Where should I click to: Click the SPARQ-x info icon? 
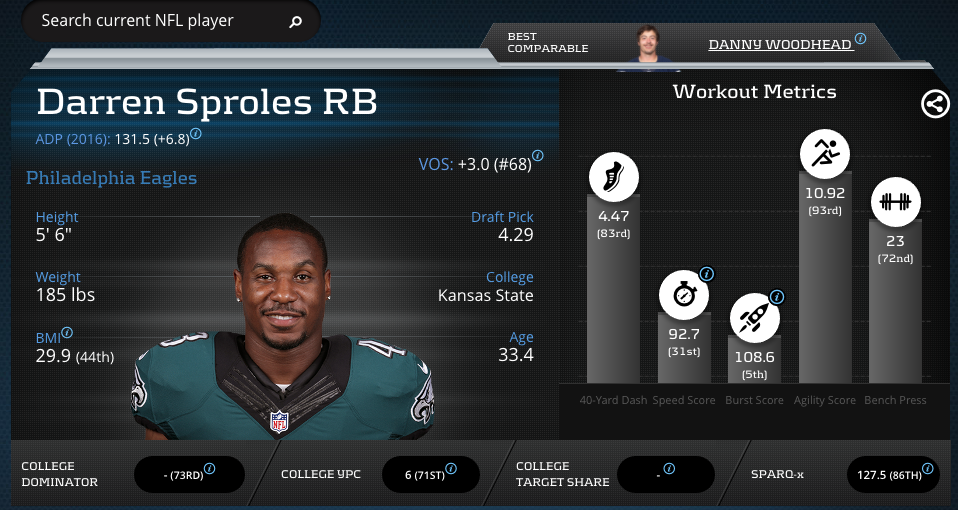tap(928, 468)
